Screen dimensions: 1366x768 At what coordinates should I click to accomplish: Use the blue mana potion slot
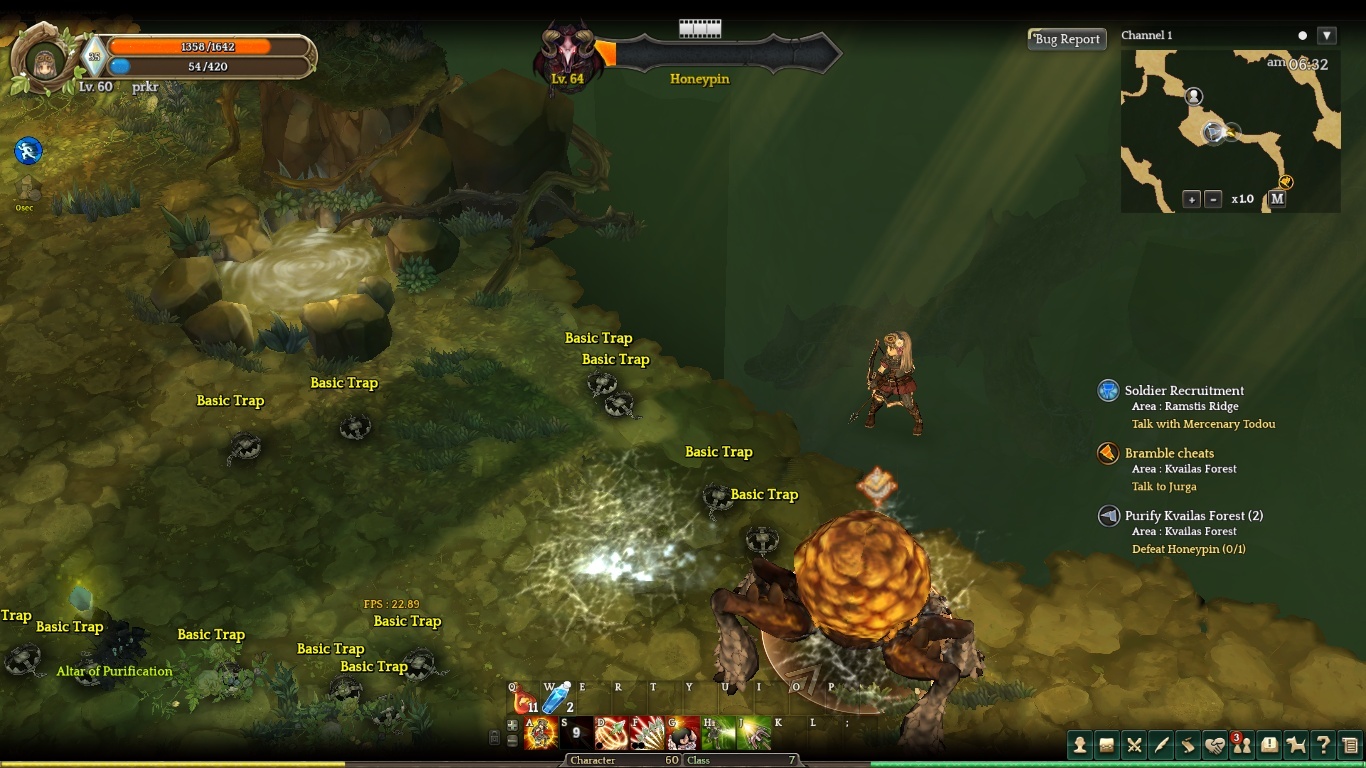click(x=556, y=700)
